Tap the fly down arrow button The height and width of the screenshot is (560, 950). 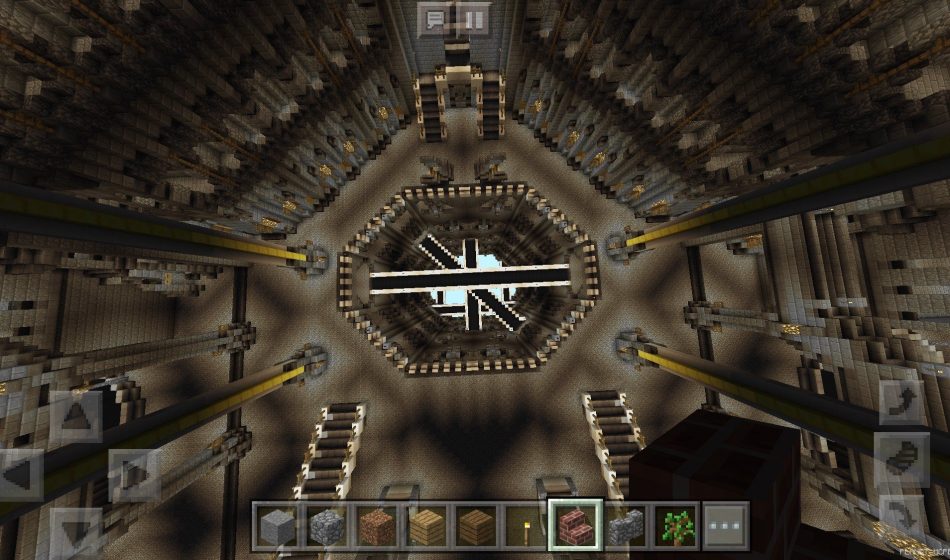(x=901, y=511)
